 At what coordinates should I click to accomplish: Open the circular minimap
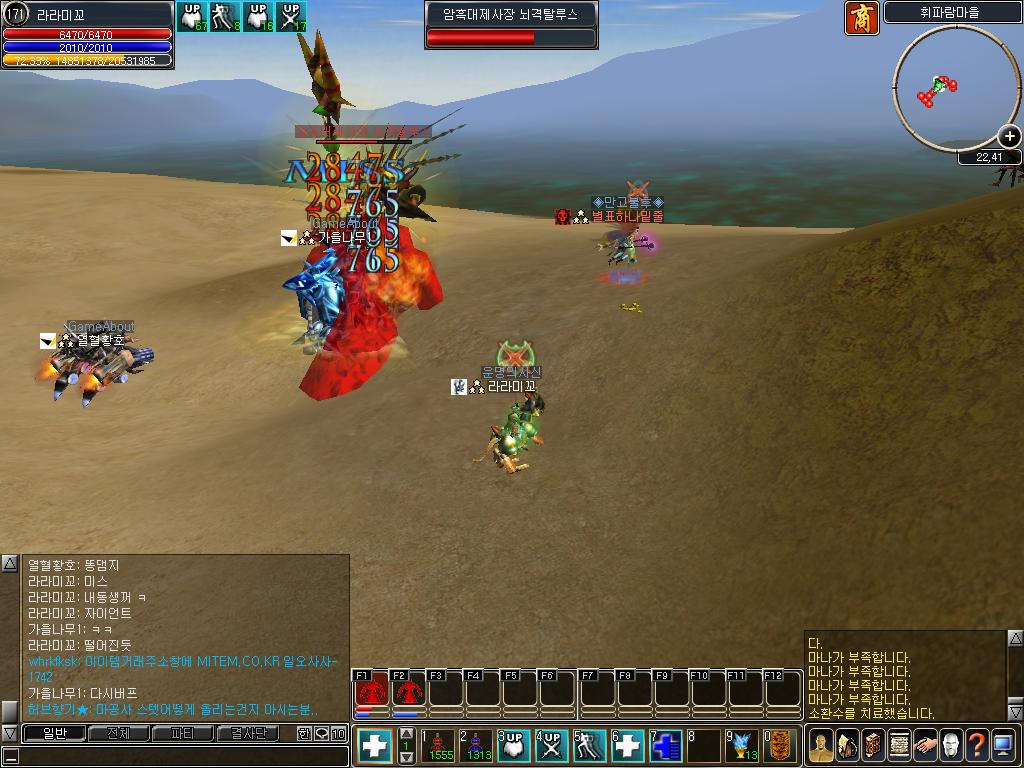point(943,88)
